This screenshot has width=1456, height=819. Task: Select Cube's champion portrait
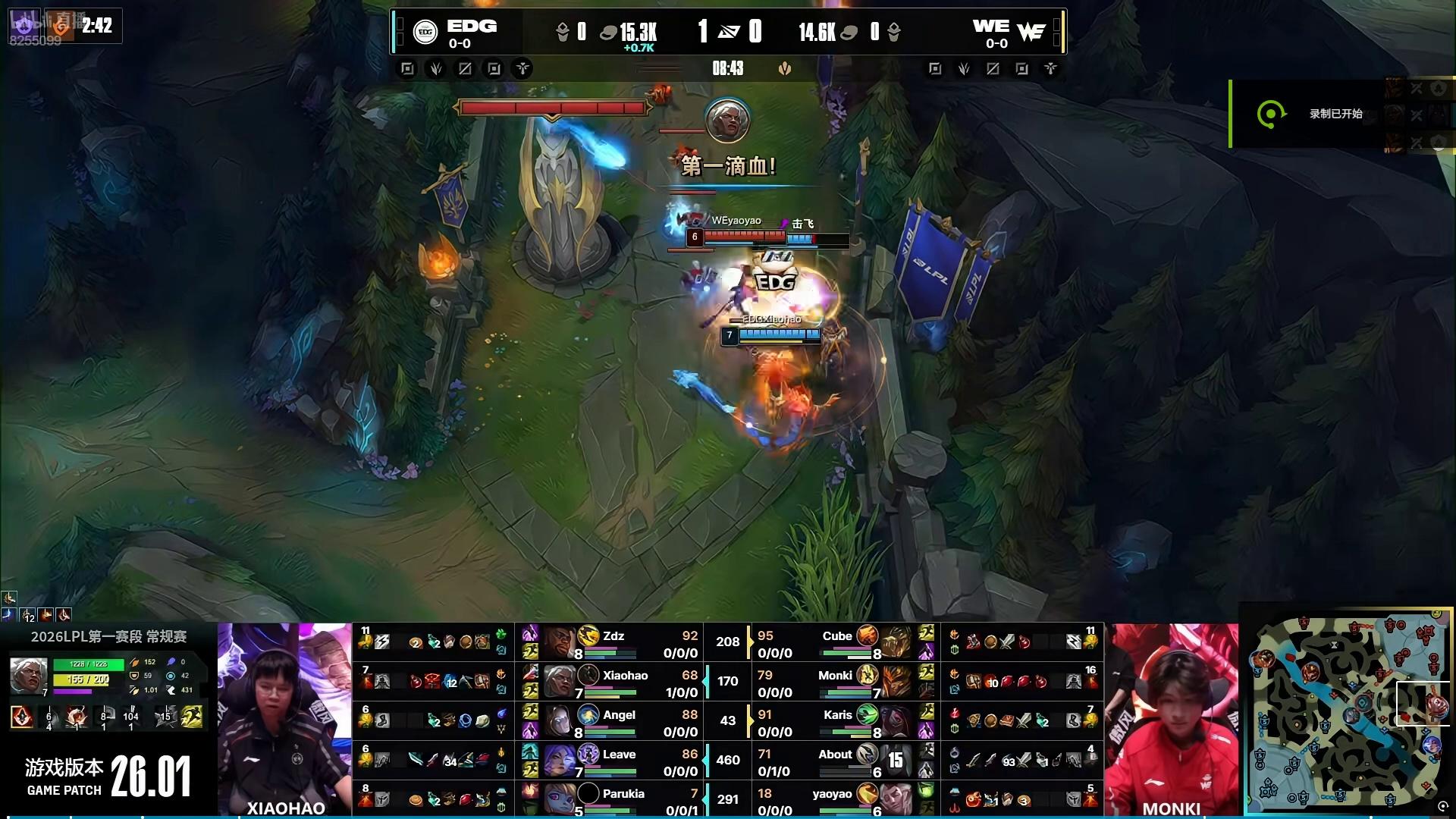point(896,642)
